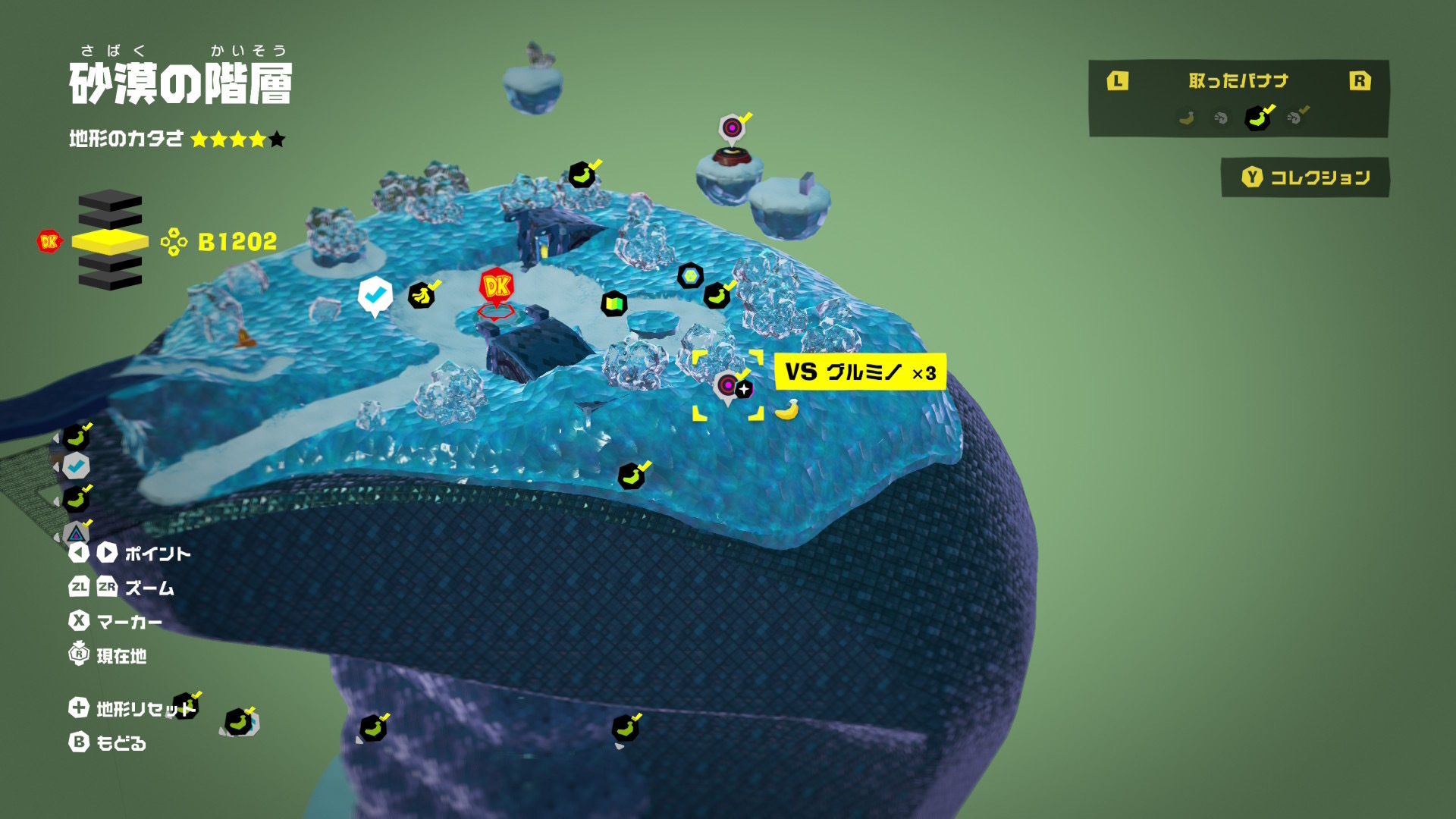The width and height of the screenshot is (1456, 819).
Task: Select the target marker above the floating island
Action: (732, 128)
